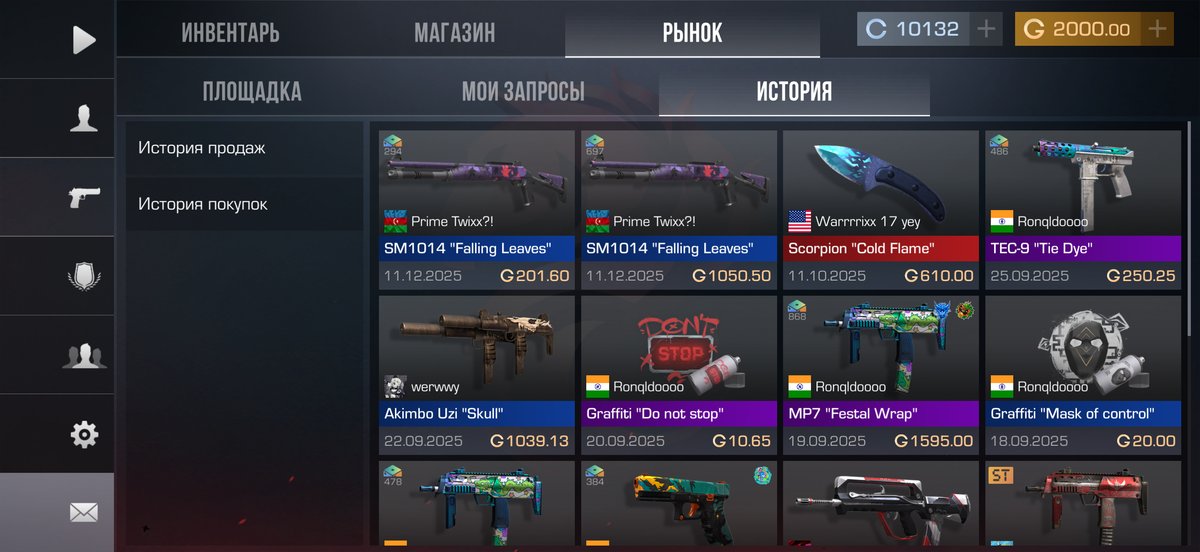Open the Akimbo Uzi "Skull" entry
This screenshot has height=552, width=1200.
click(477, 374)
